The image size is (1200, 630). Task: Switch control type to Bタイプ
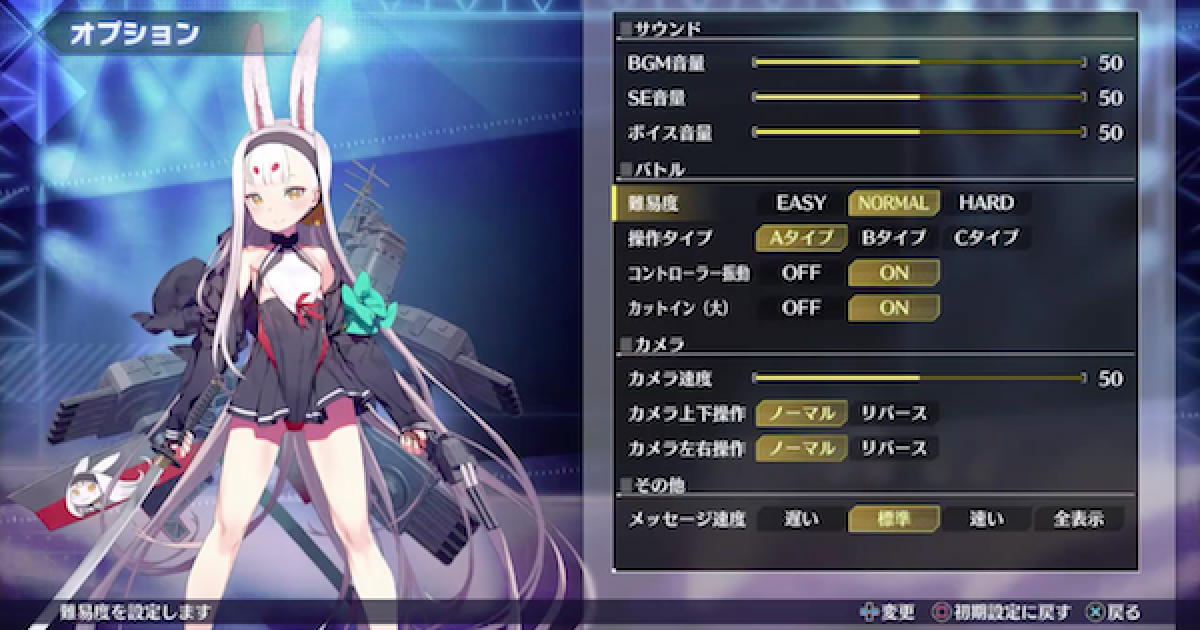coord(893,238)
